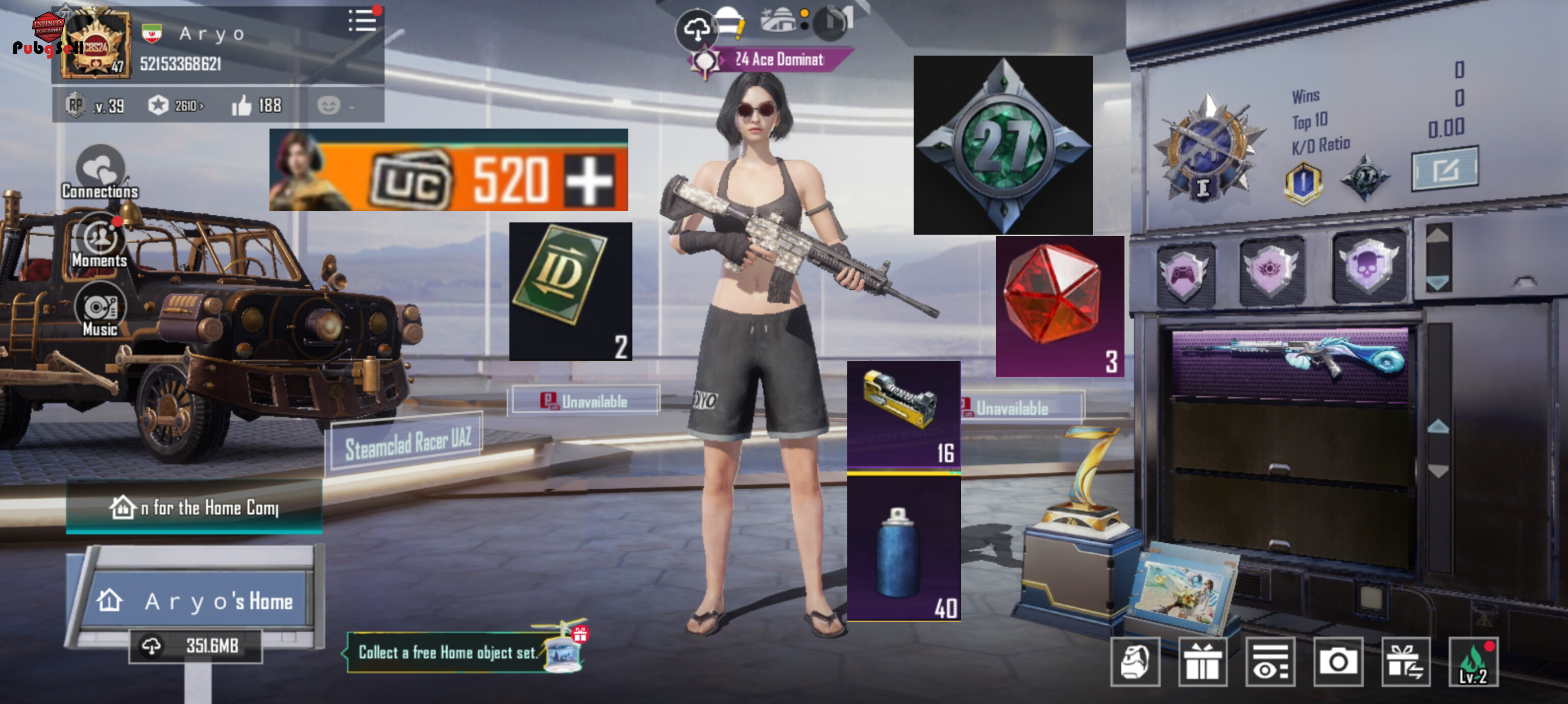Image resolution: width=1568 pixels, height=704 pixels.
Task: Download the 351.6MB resource pack
Action: click(x=195, y=645)
